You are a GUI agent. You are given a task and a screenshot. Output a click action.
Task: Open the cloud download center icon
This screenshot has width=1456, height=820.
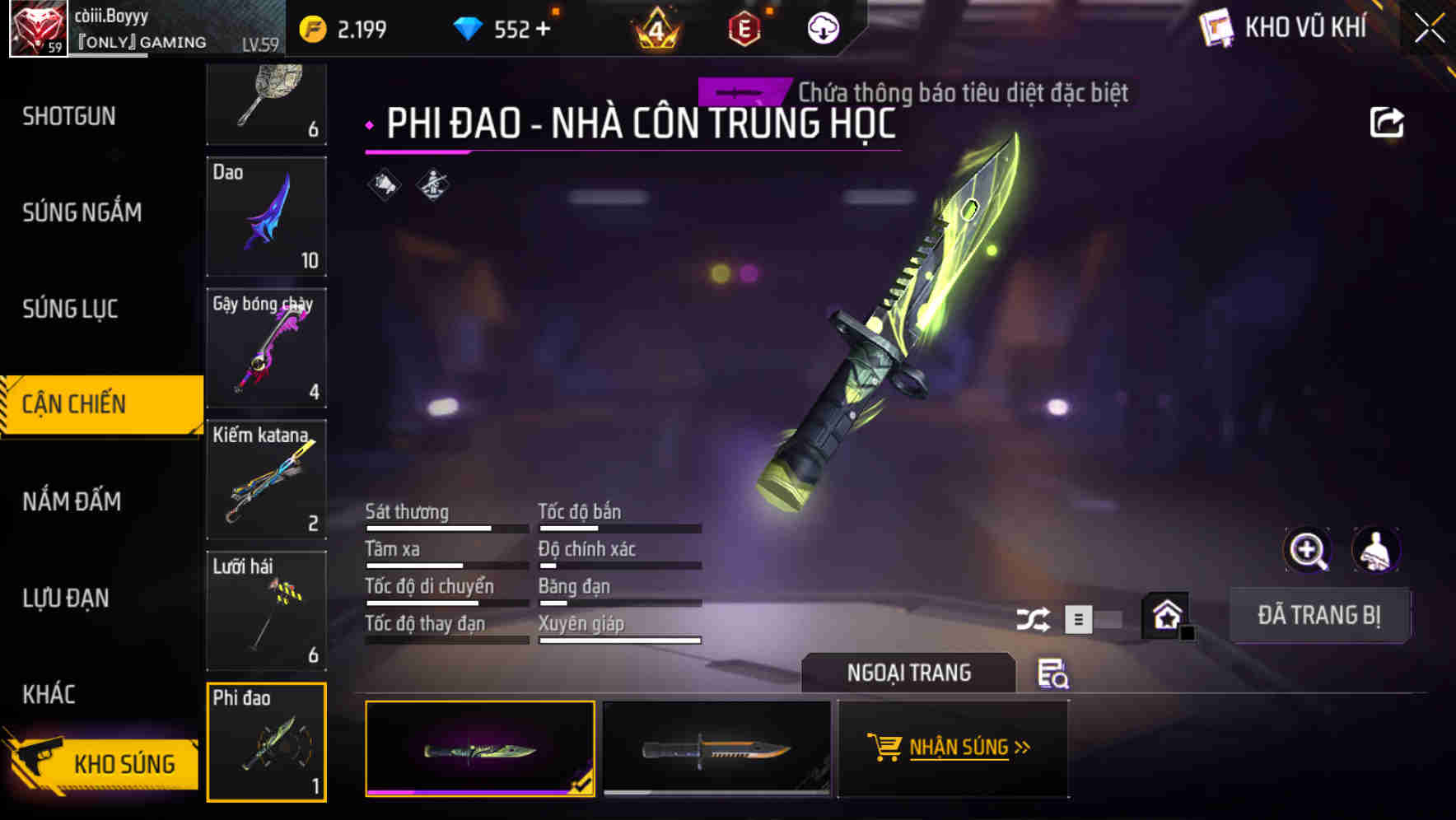point(823,27)
